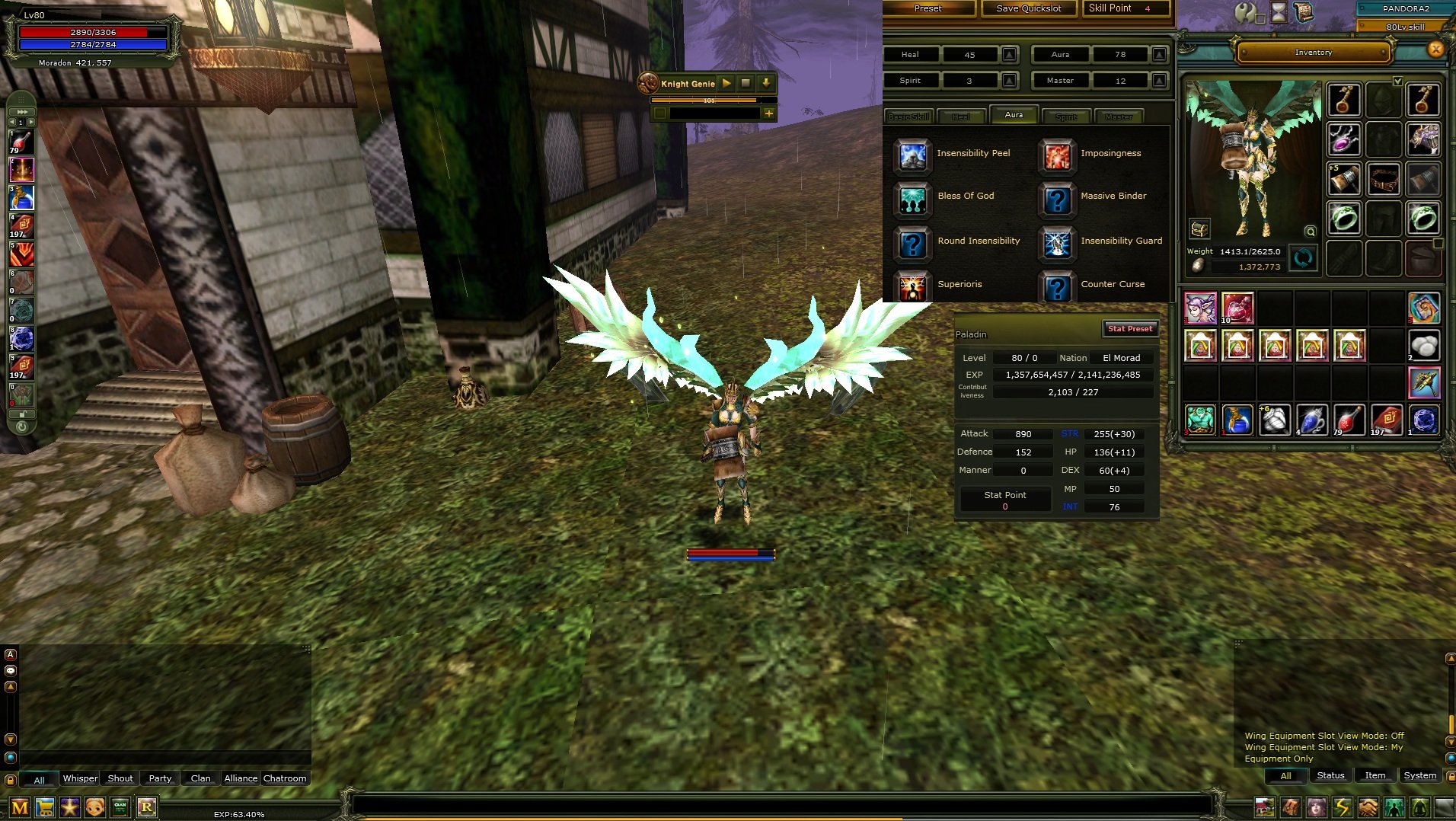1456x821 pixels.
Task: Raise Master skill with up arrow
Action: pyautogui.click(x=1159, y=80)
